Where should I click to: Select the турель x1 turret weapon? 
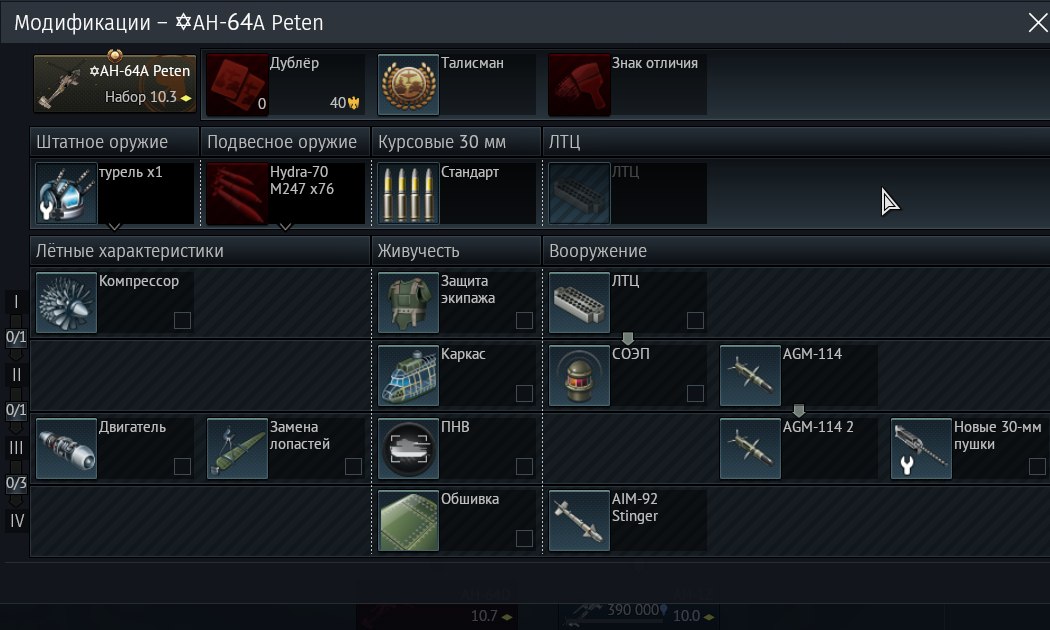114,193
